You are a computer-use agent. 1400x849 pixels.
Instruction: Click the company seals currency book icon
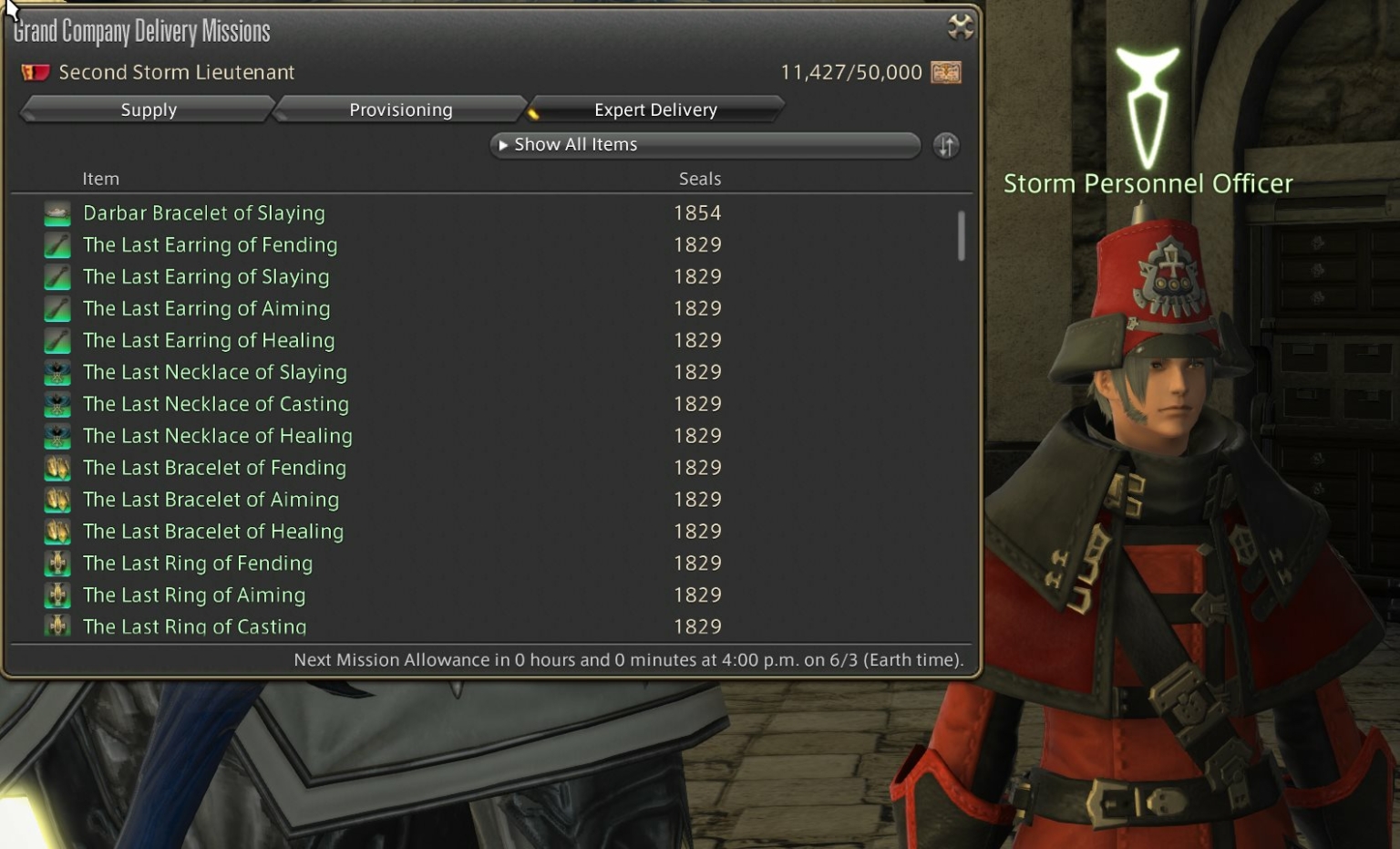pyautogui.click(x=946, y=72)
